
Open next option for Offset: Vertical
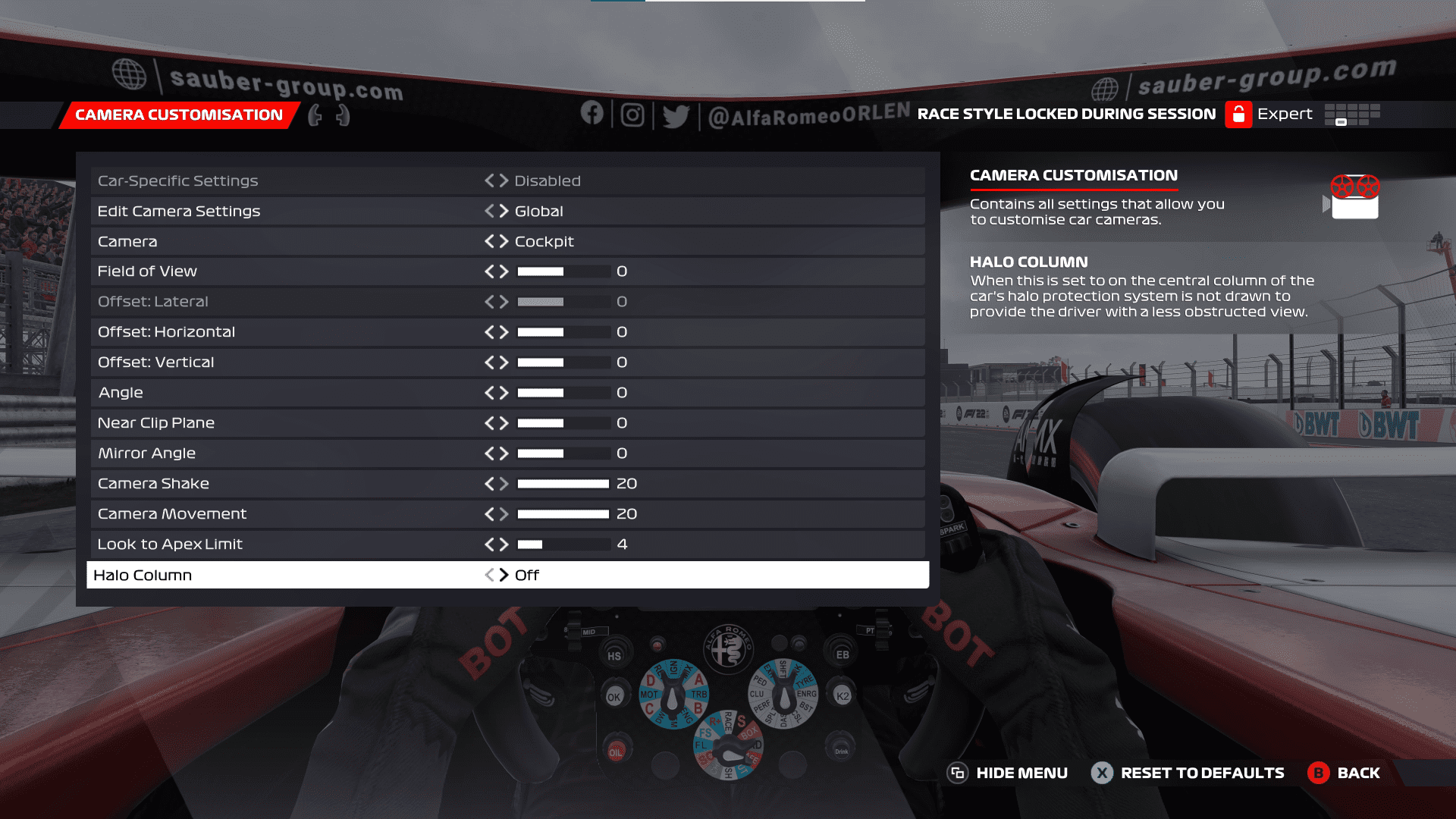[504, 362]
